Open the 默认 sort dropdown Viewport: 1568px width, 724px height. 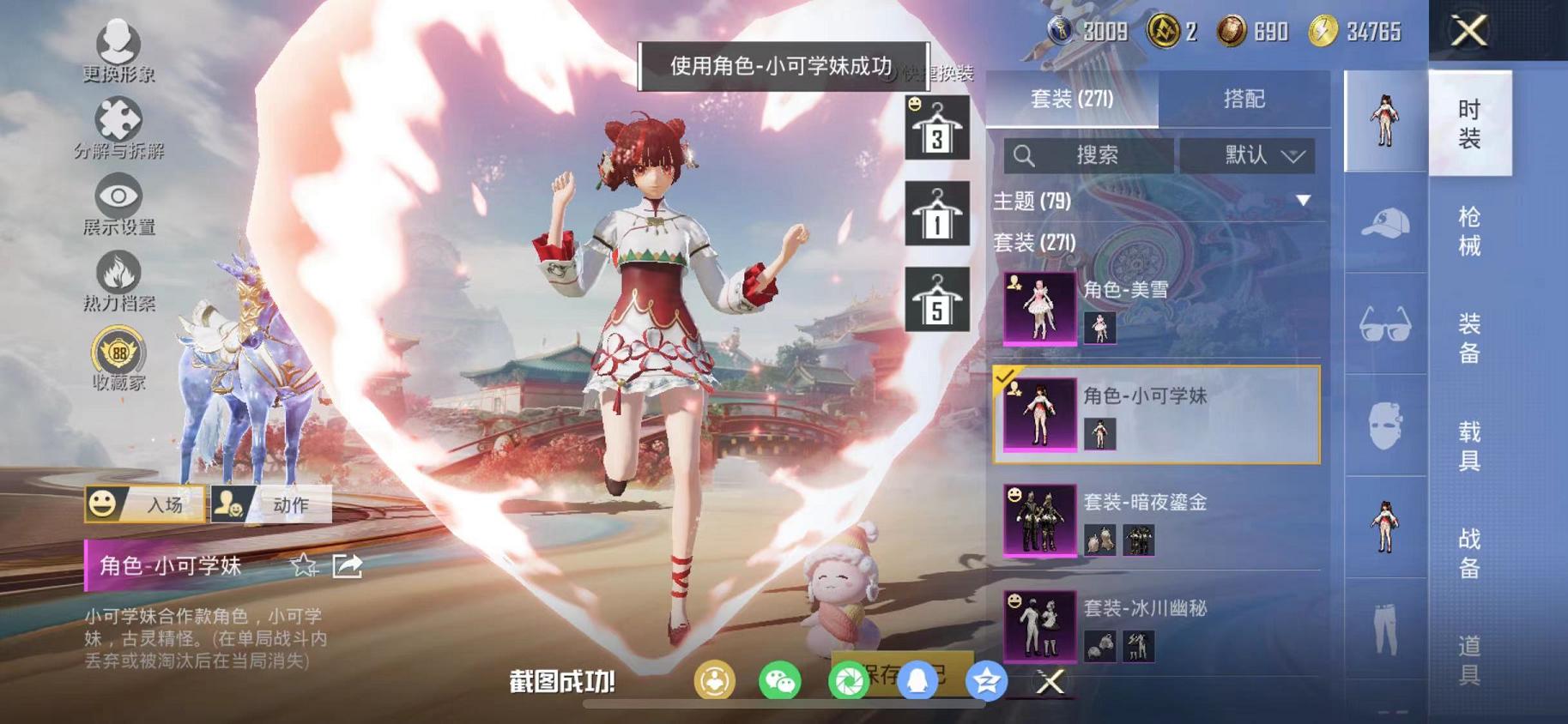click(1247, 155)
